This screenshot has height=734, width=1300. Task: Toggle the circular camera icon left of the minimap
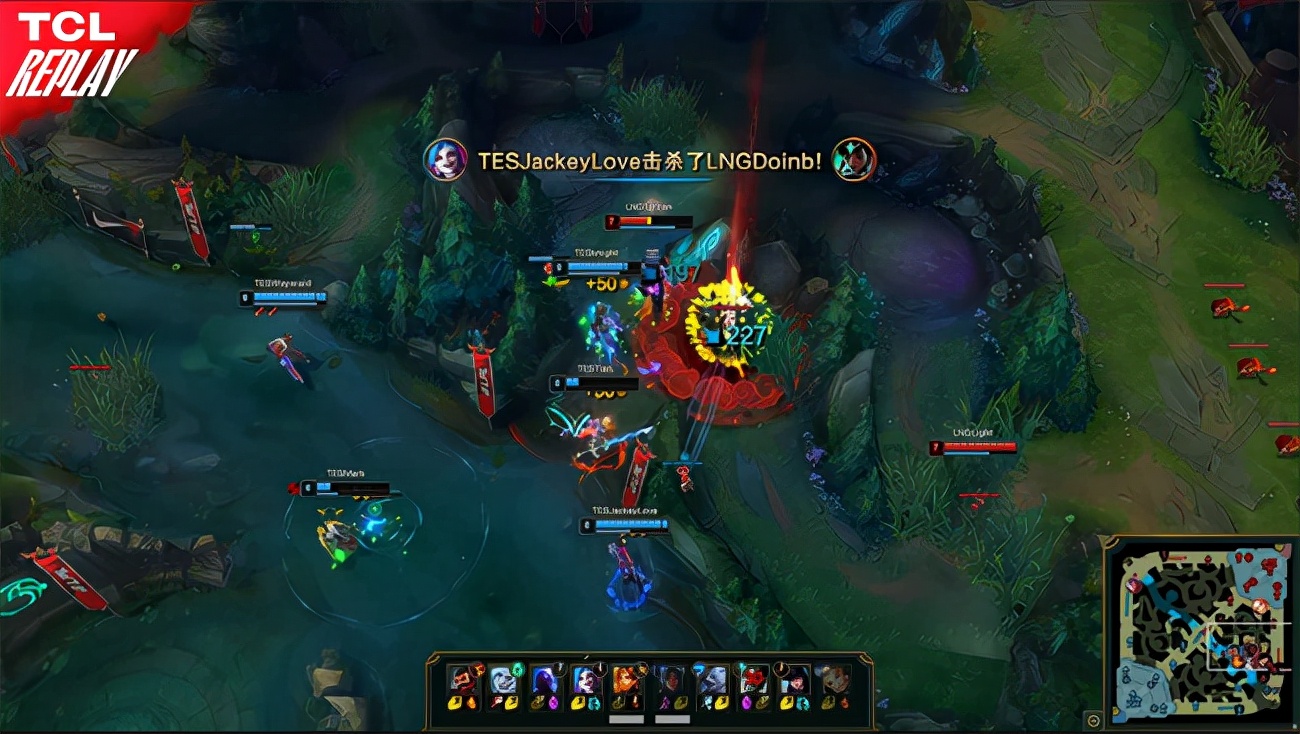[1092, 720]
